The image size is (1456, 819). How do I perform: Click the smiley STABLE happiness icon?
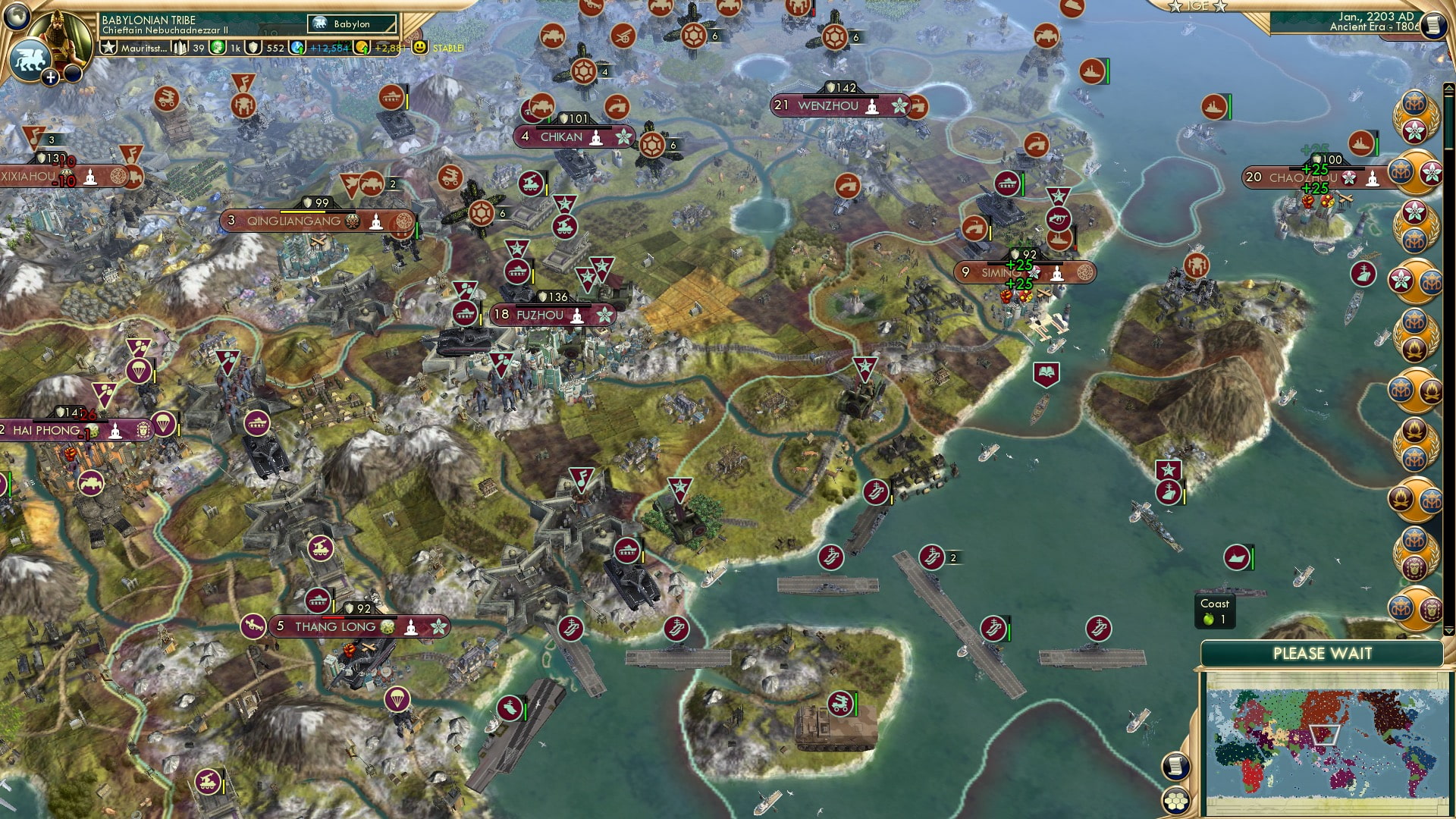[x=420, y=48]
